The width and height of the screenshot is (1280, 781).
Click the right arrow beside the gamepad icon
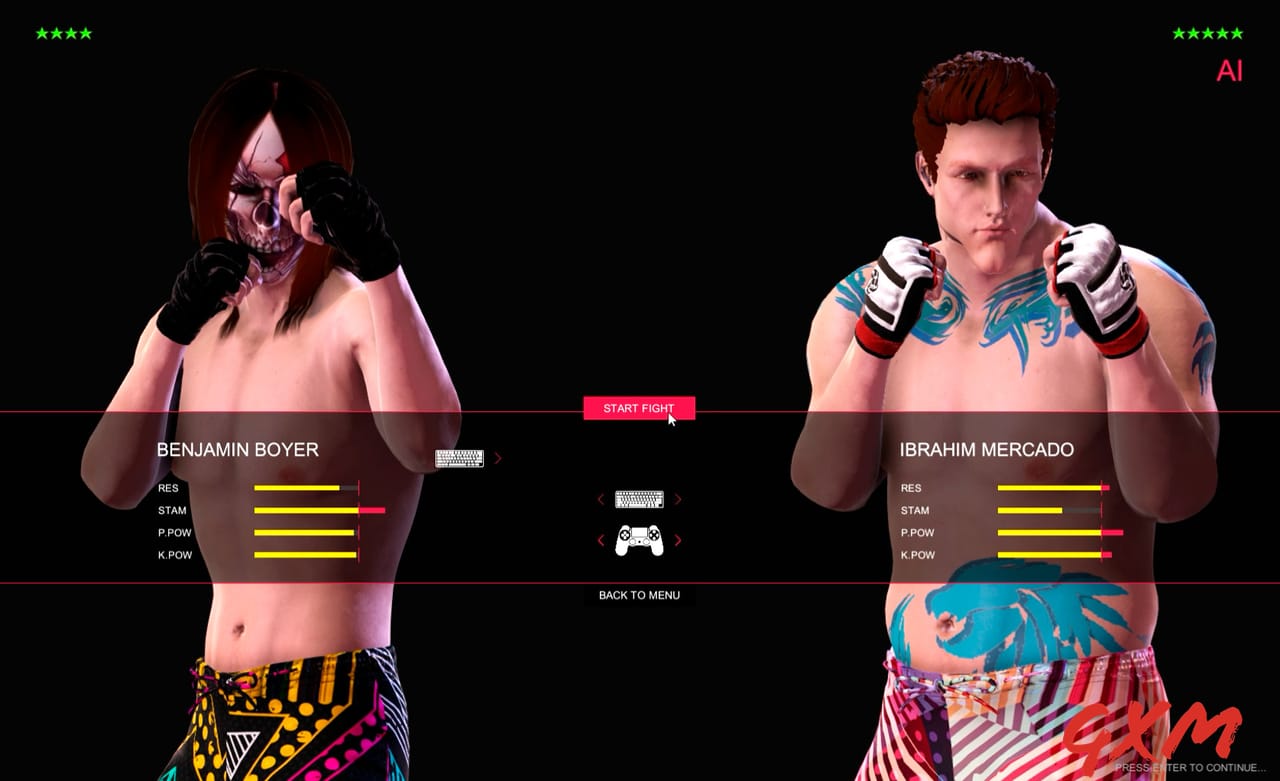point(678,540)
